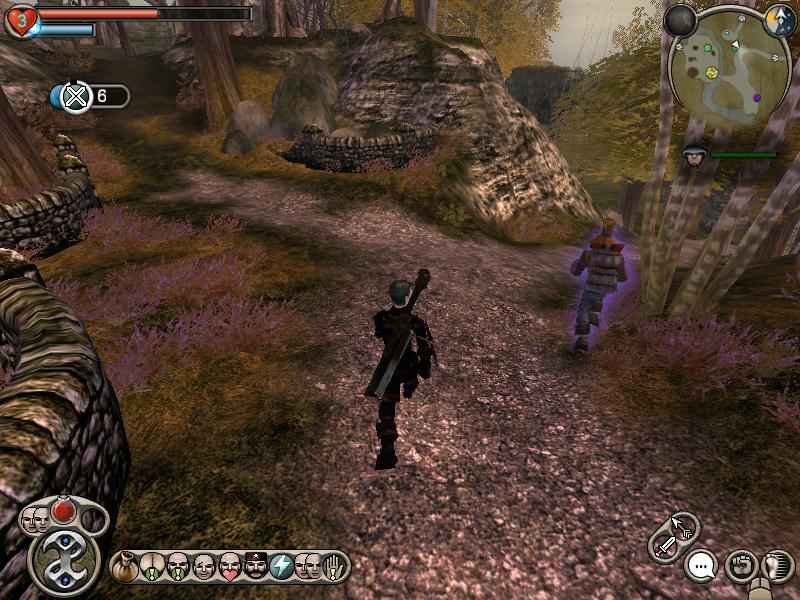Viewport: 800px width, 600px height.
Task: Select the glowing hand icon
Action: coord(334,567)
